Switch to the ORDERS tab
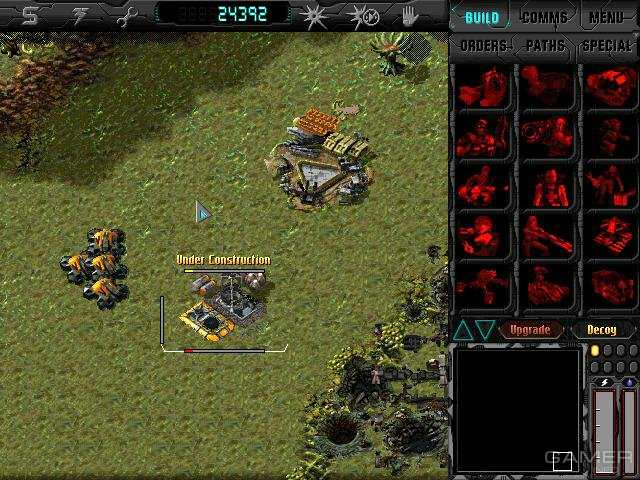Viewport: 640px width, 480px height. coord(483,46)
